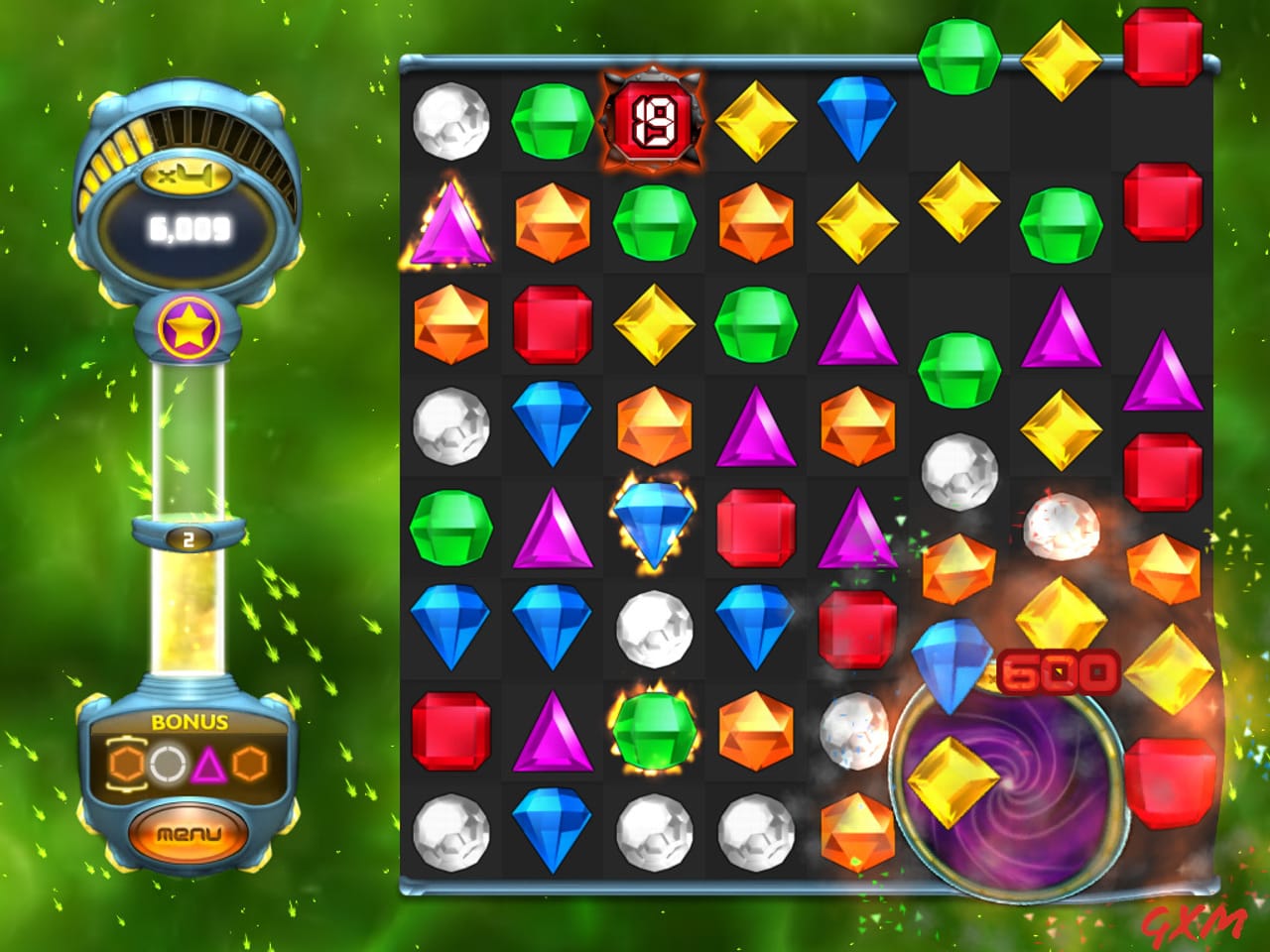Click the level 2 ring on the tube
This screenshot has width=1270, height=952.
tap(187, 538)
